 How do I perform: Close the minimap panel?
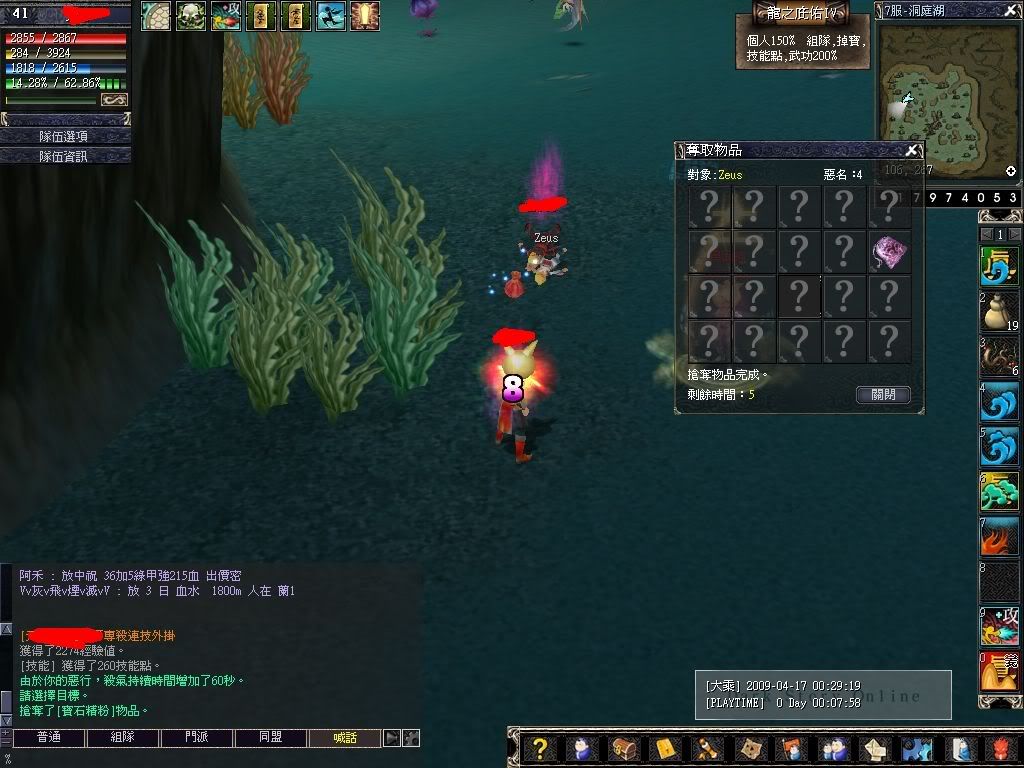tap(1011, 11)
